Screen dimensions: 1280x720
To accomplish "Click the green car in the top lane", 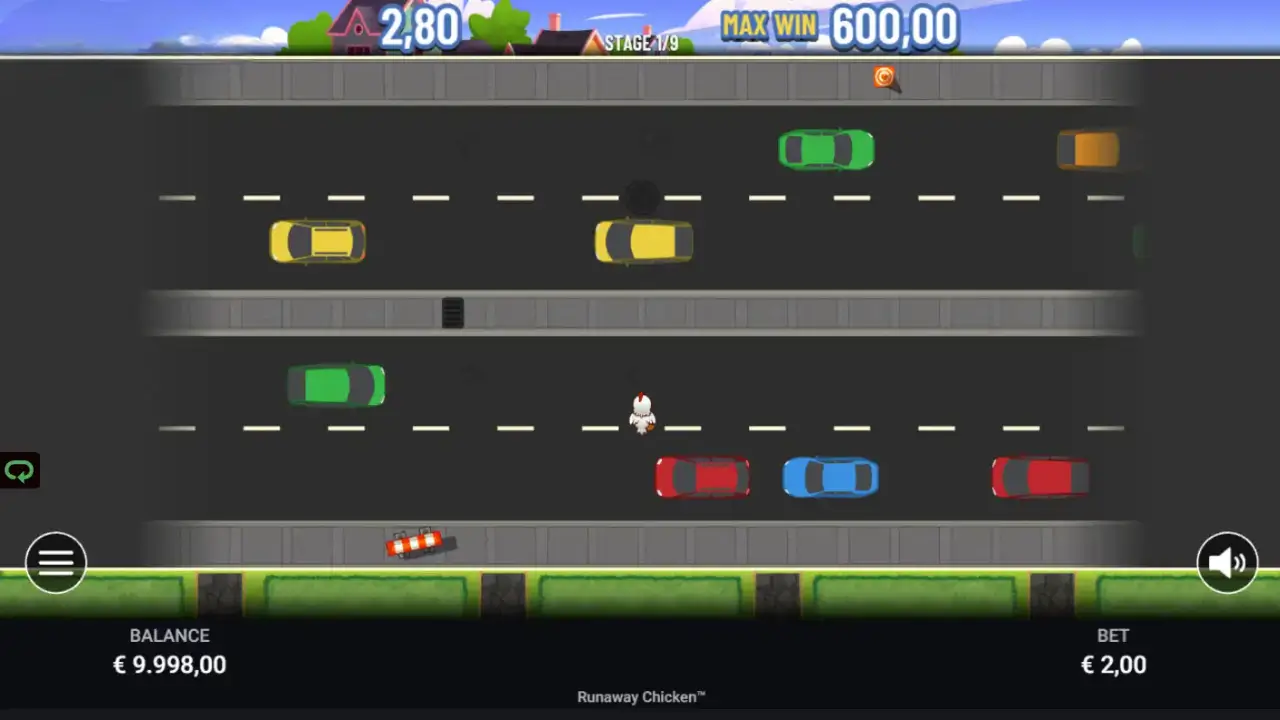I will [x=827, y=150].
